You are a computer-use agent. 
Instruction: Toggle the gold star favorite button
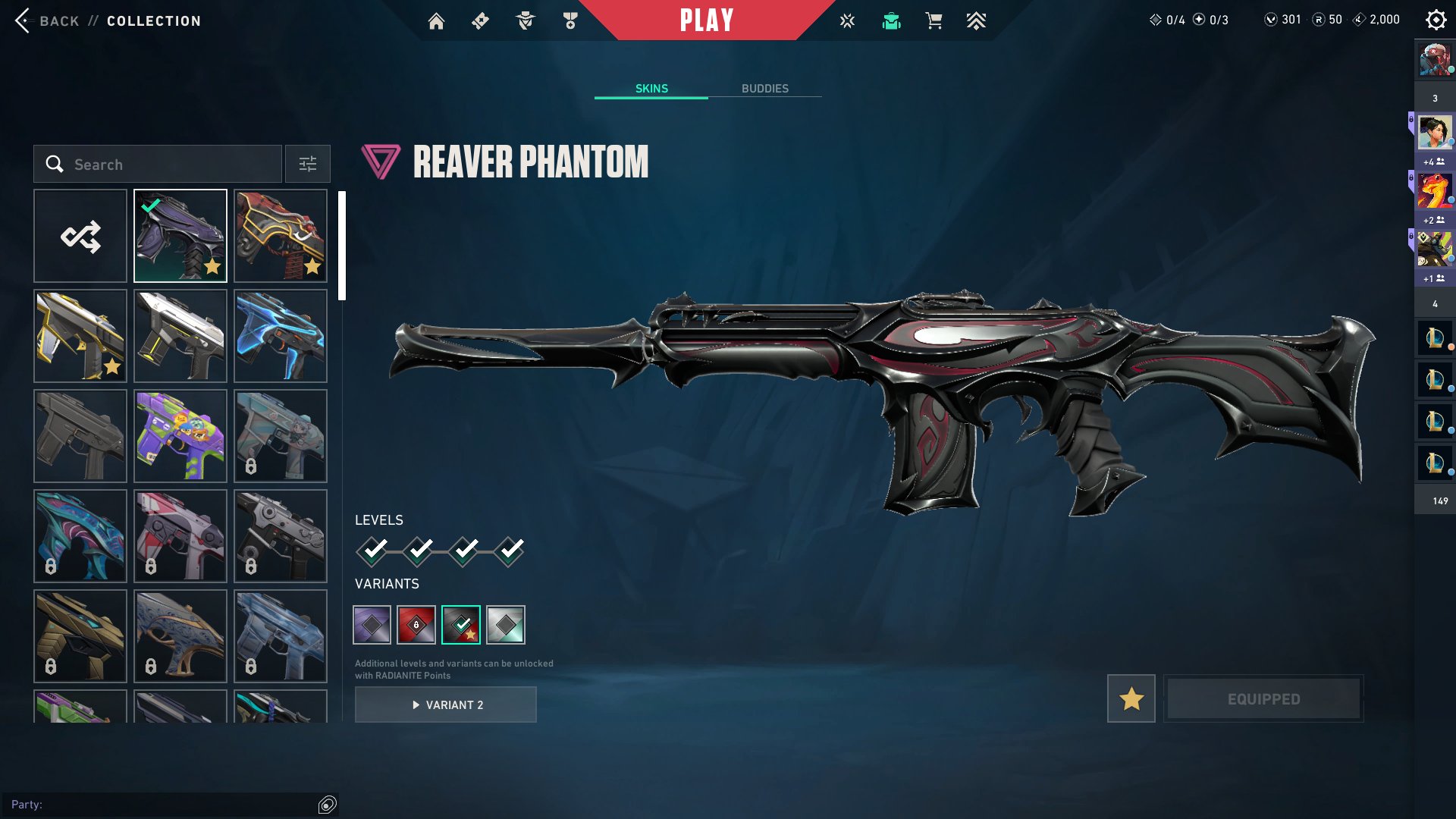[x=1131, y=698]
